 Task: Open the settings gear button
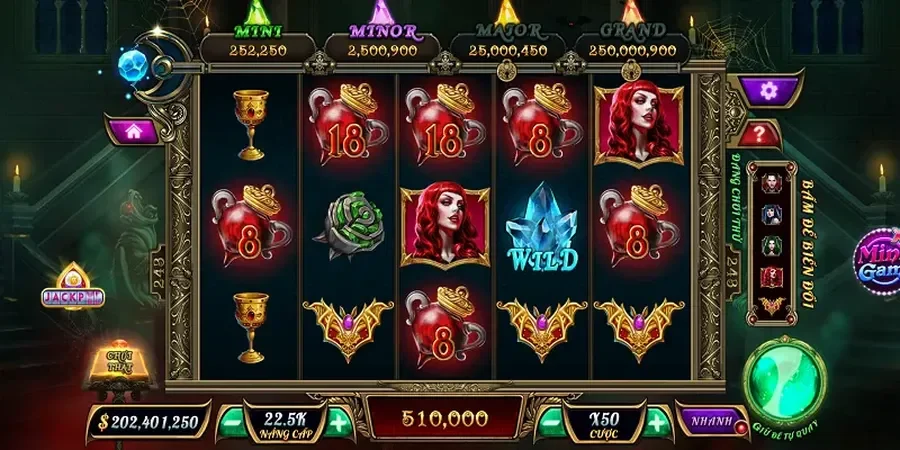(x=767, y=90)
